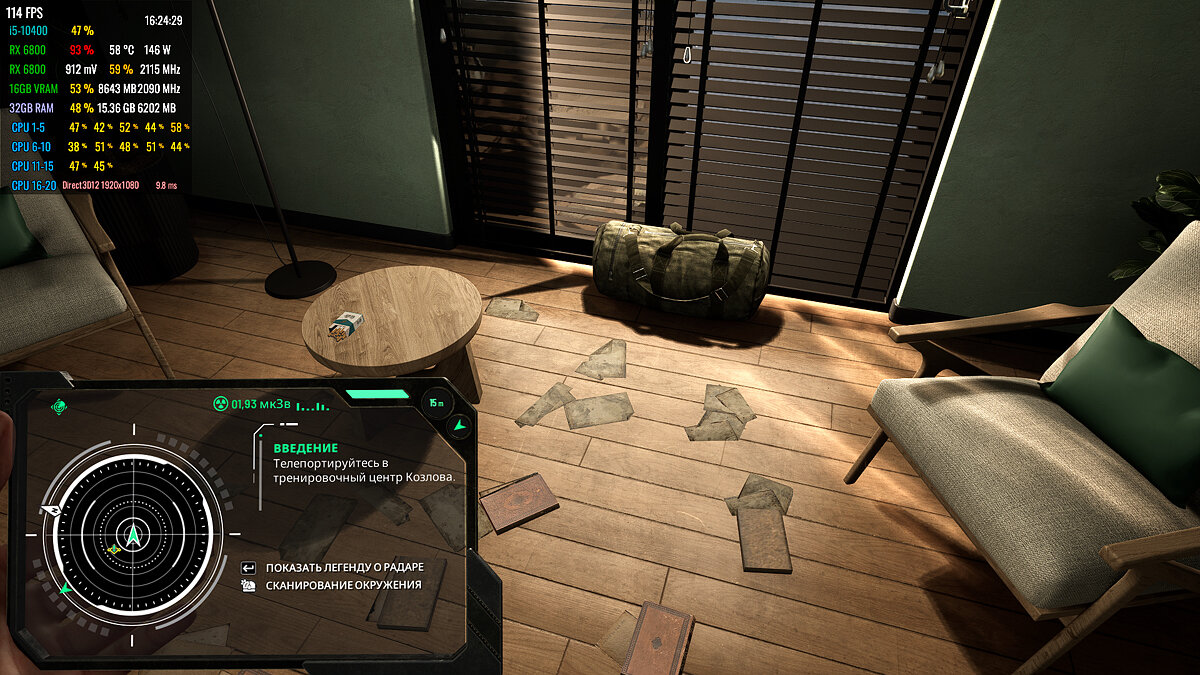1200x675 pixels.
Task: Click the green arrow icon below 15 m
Action: (x=458, y=426)
